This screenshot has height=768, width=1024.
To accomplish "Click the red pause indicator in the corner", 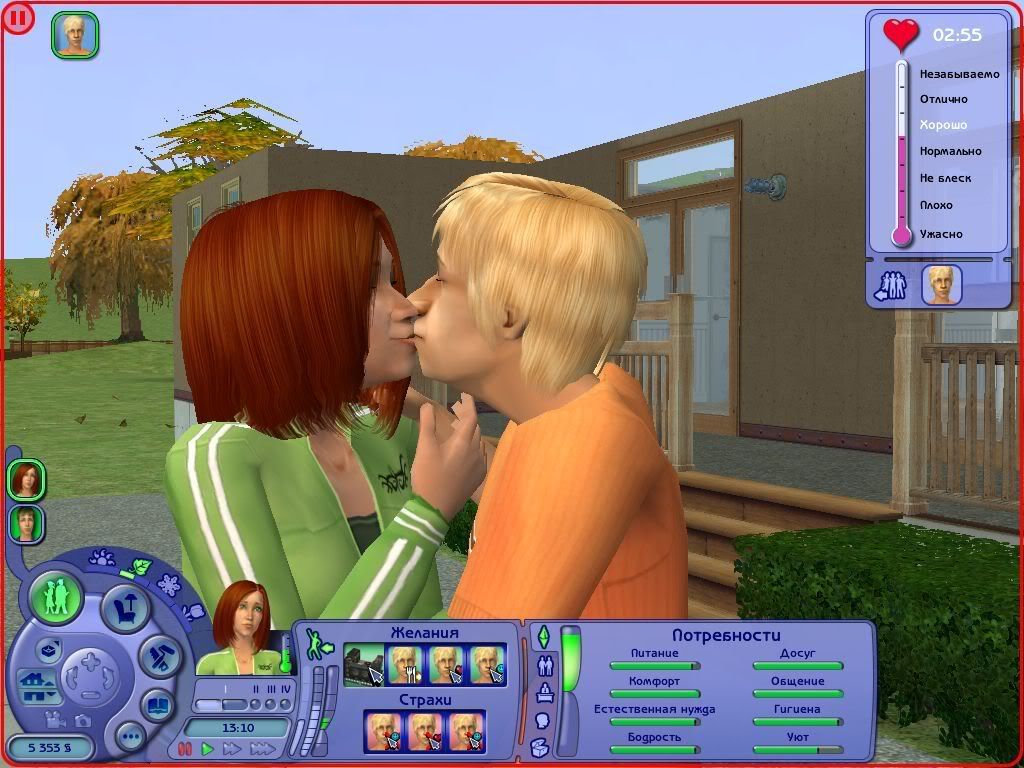I will (x=17, y=17).
